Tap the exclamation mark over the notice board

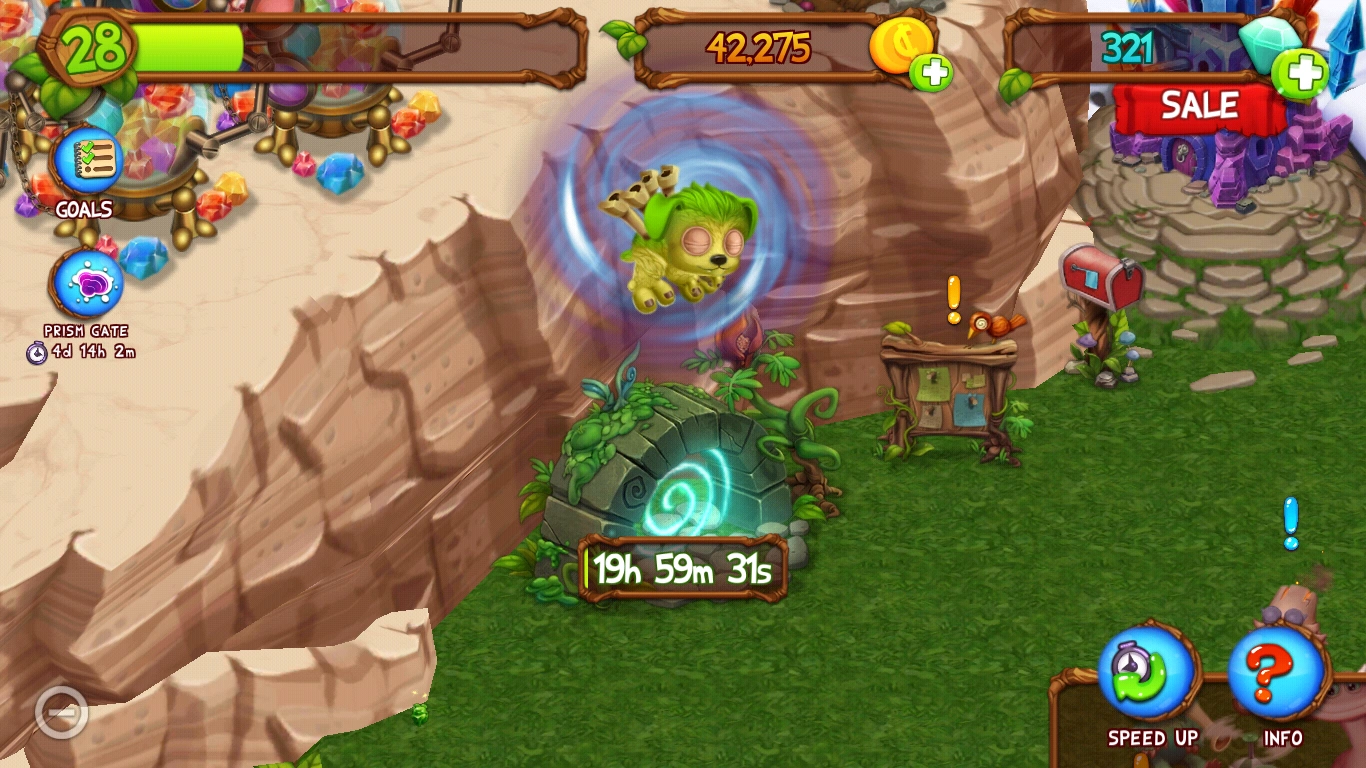[x=952, y=295]
